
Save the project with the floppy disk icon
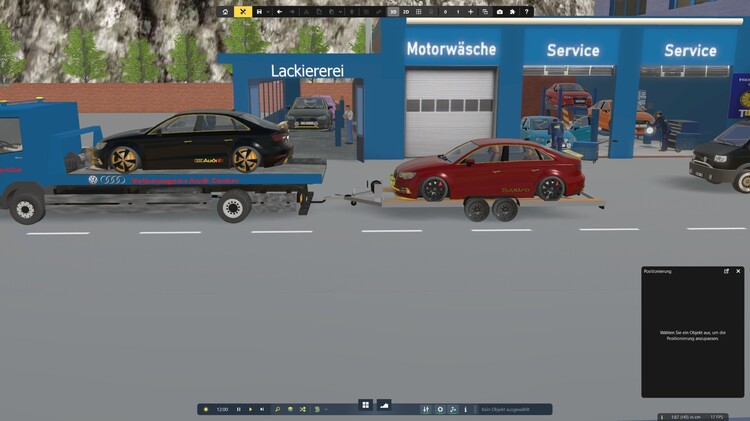pyautogui.click(x=259, y=12)
